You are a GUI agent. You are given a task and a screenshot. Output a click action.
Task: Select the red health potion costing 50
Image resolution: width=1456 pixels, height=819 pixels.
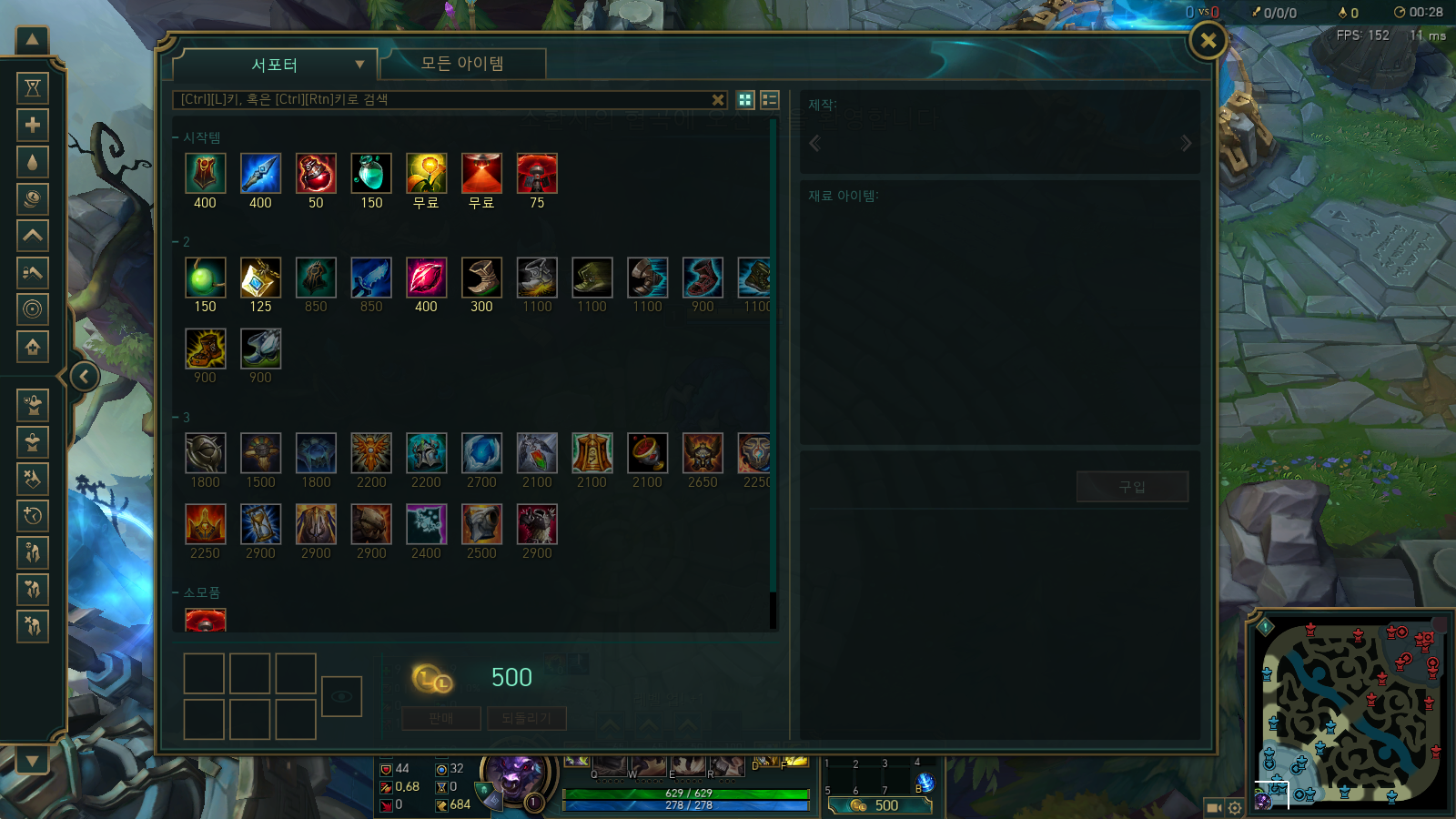(x=316, y=174)
